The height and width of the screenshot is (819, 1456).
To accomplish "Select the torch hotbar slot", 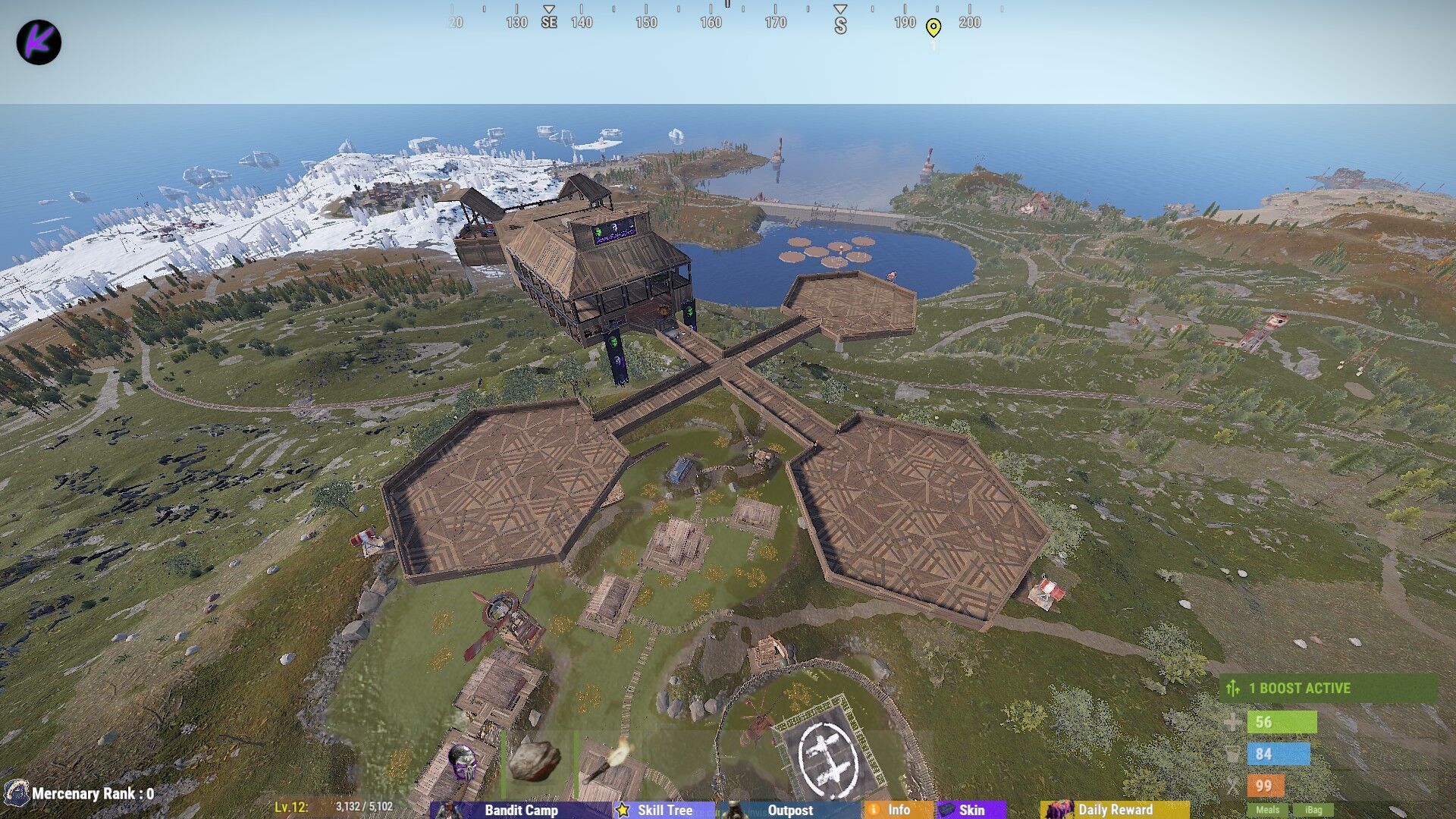I will [611, 761].
